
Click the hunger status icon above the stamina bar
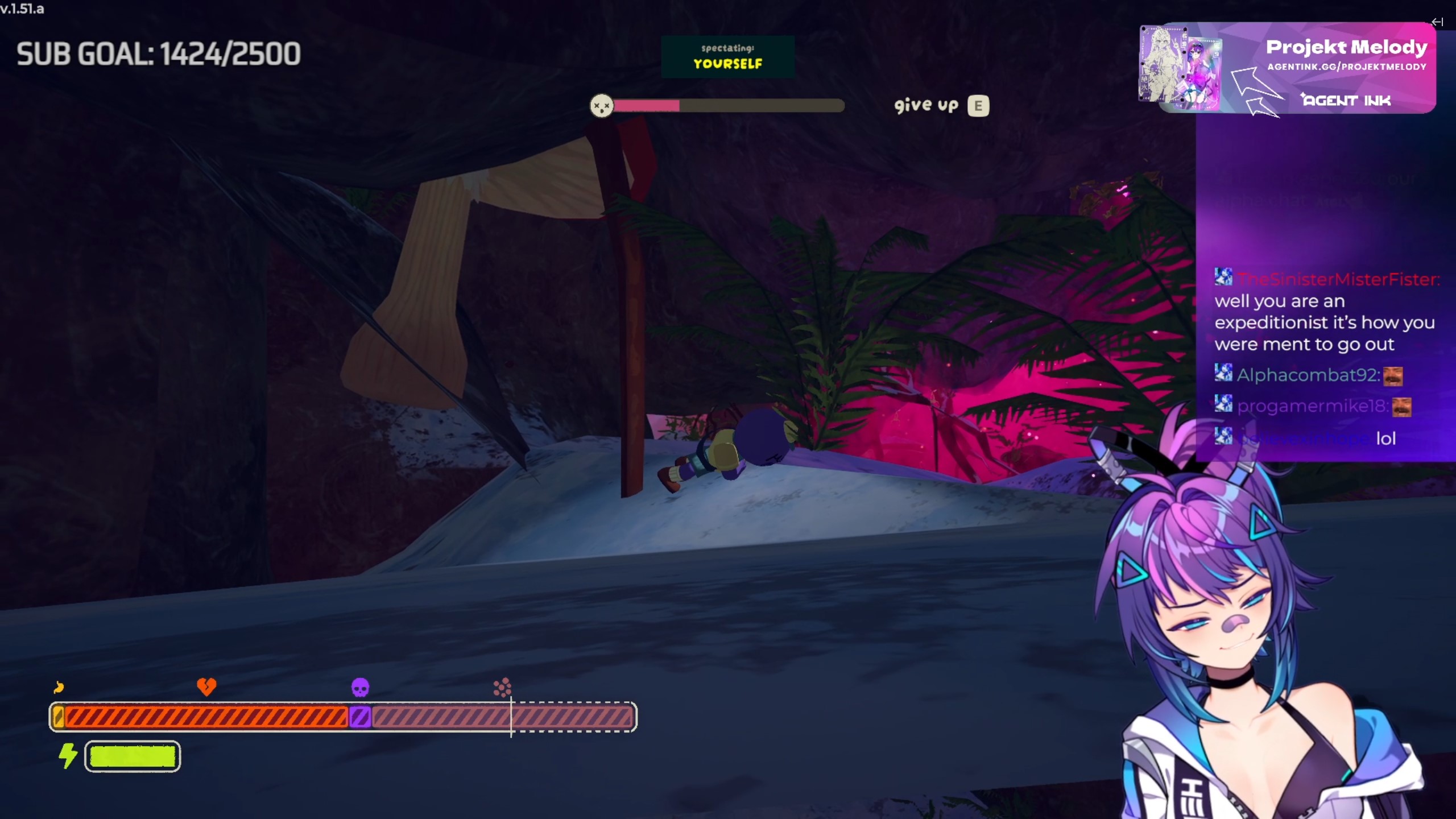click(x=59, y=688)
